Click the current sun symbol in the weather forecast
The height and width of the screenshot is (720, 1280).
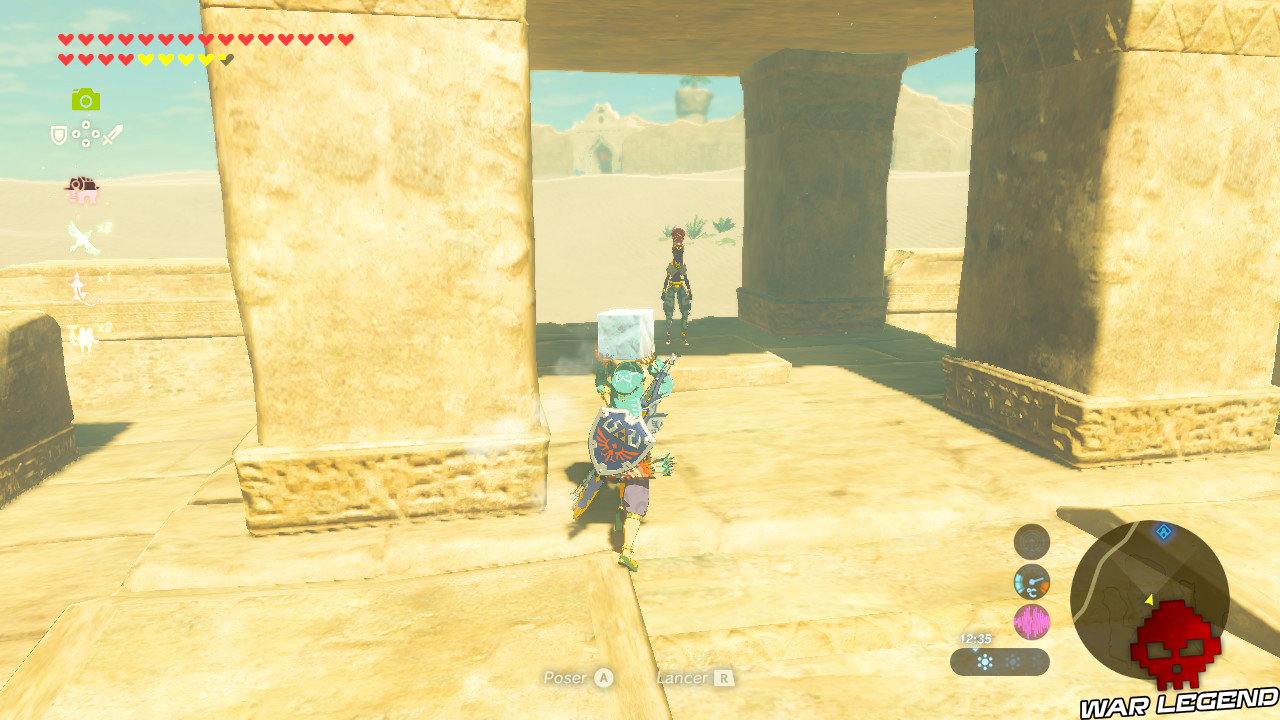click(985, 660)
